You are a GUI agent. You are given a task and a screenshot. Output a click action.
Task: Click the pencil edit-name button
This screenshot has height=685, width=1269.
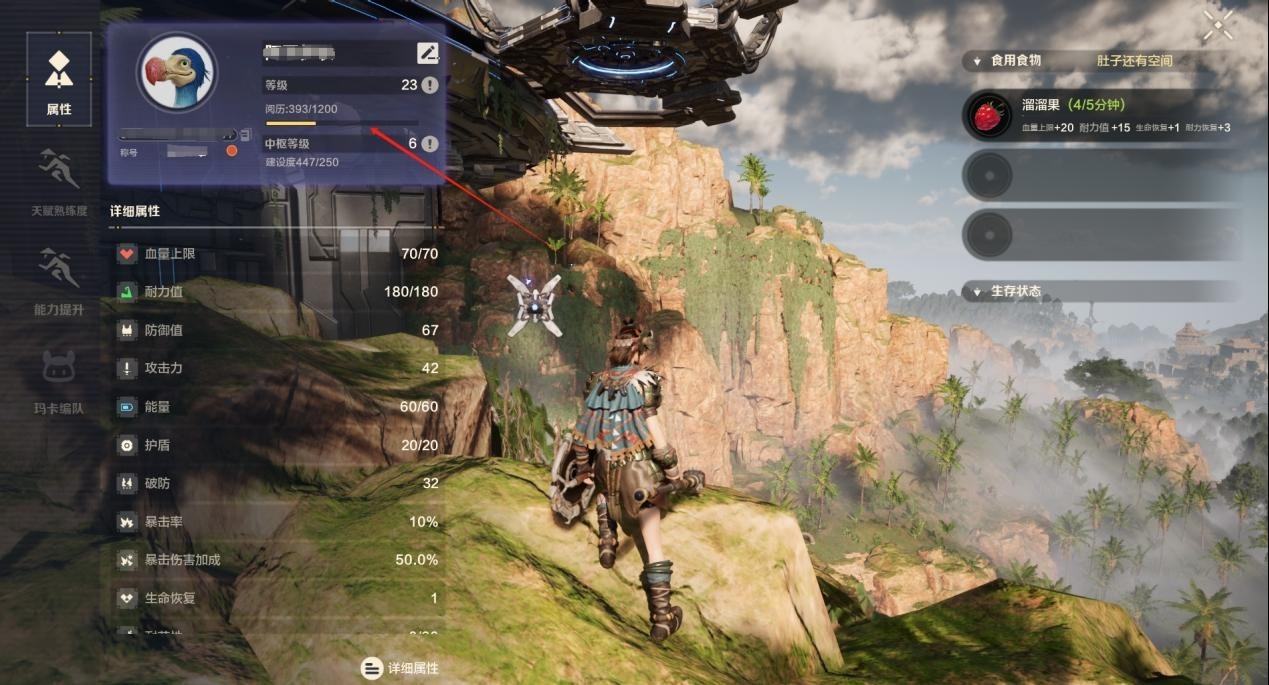pos(428,53)
